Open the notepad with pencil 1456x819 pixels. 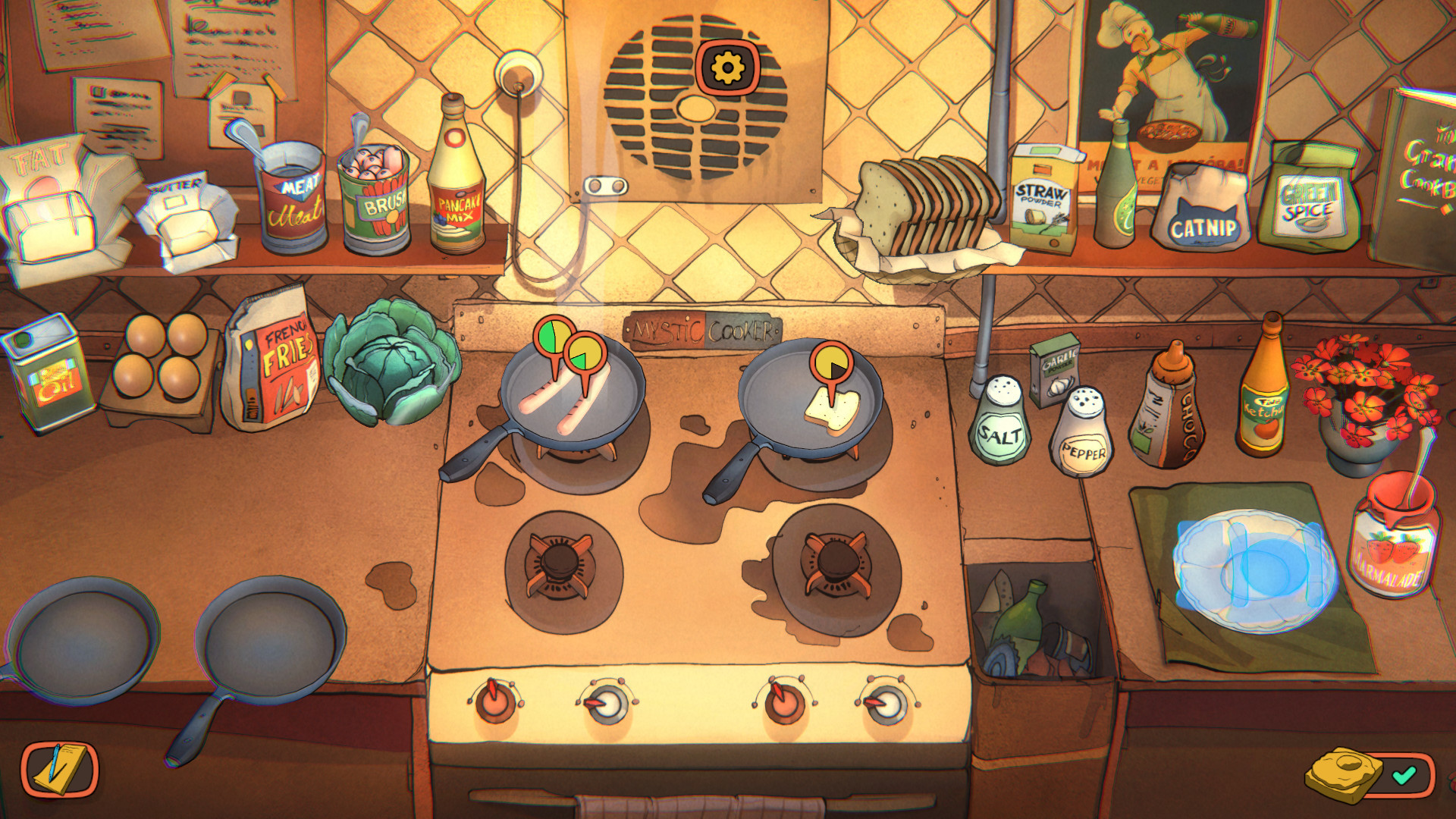click(x=59, y=768)
